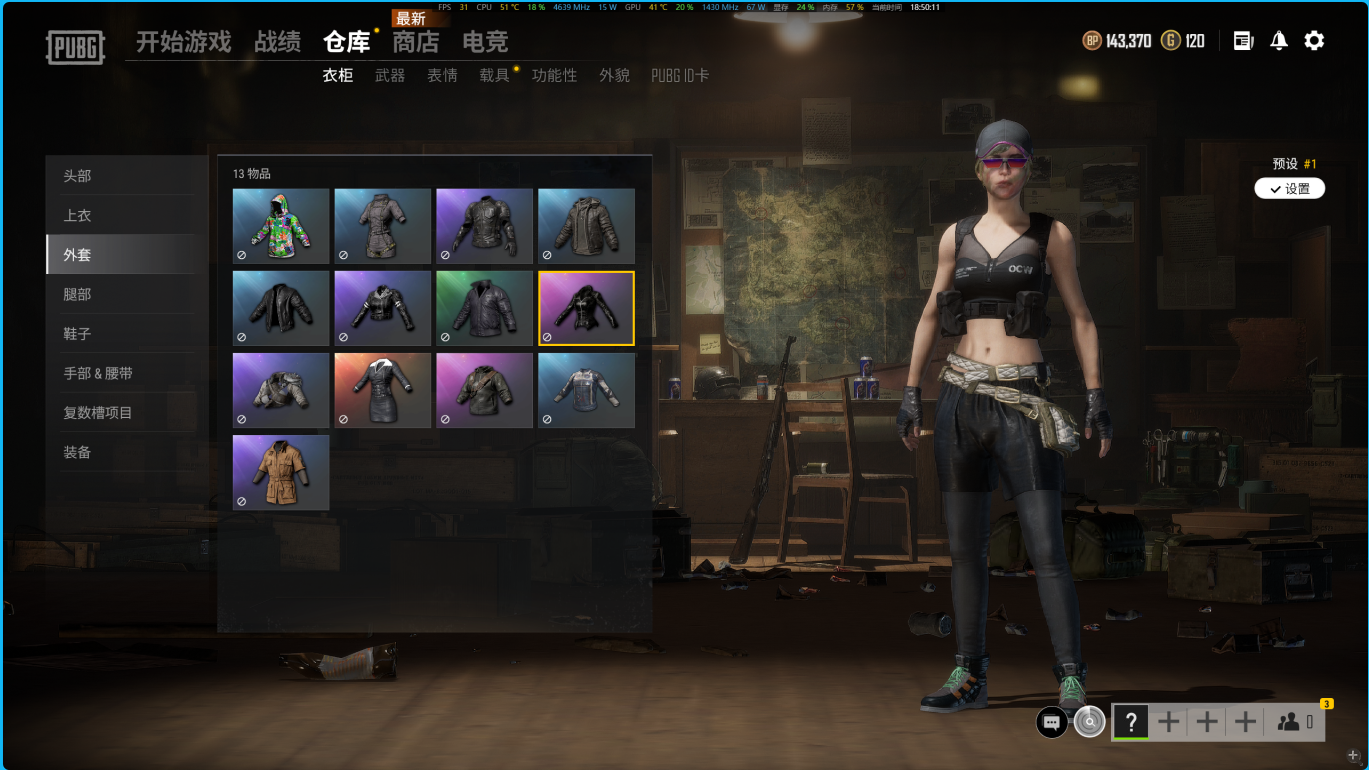Select the tan trench coat item
1369x770 pixels.
click(x=281, y=472)
